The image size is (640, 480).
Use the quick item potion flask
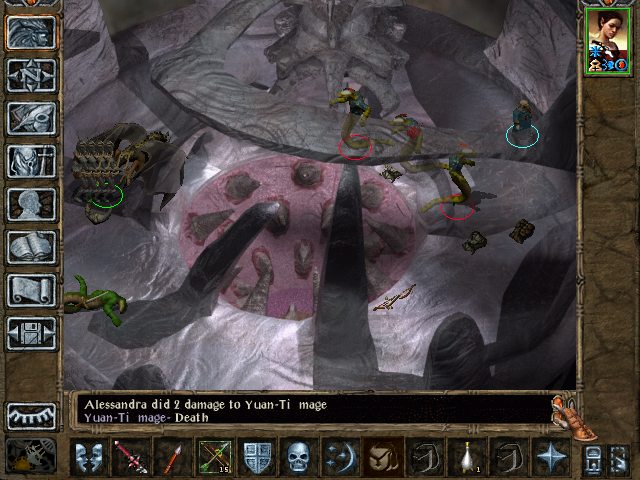coord(467,457)
